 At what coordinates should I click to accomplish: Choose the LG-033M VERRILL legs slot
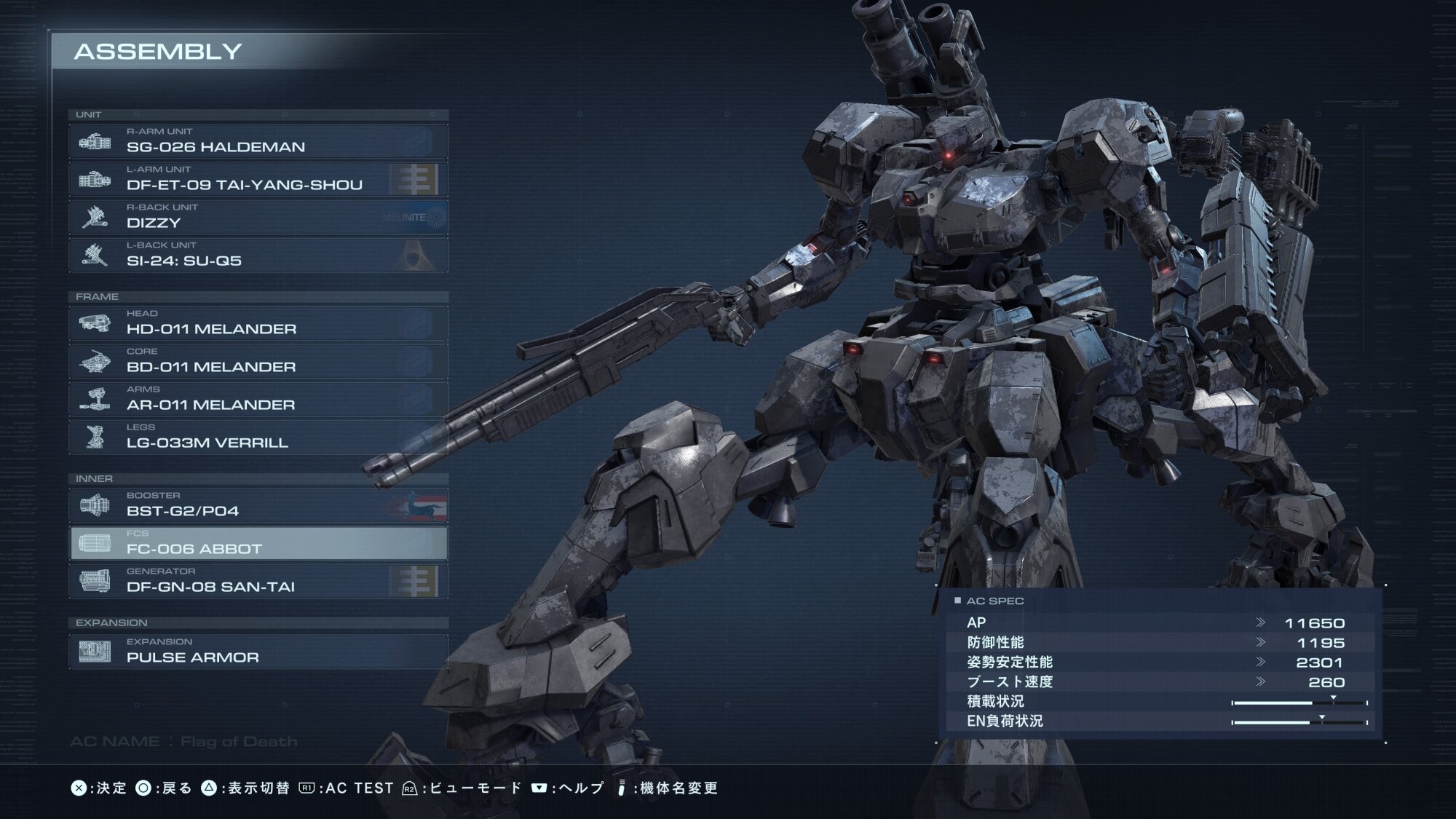click(258, 437)
